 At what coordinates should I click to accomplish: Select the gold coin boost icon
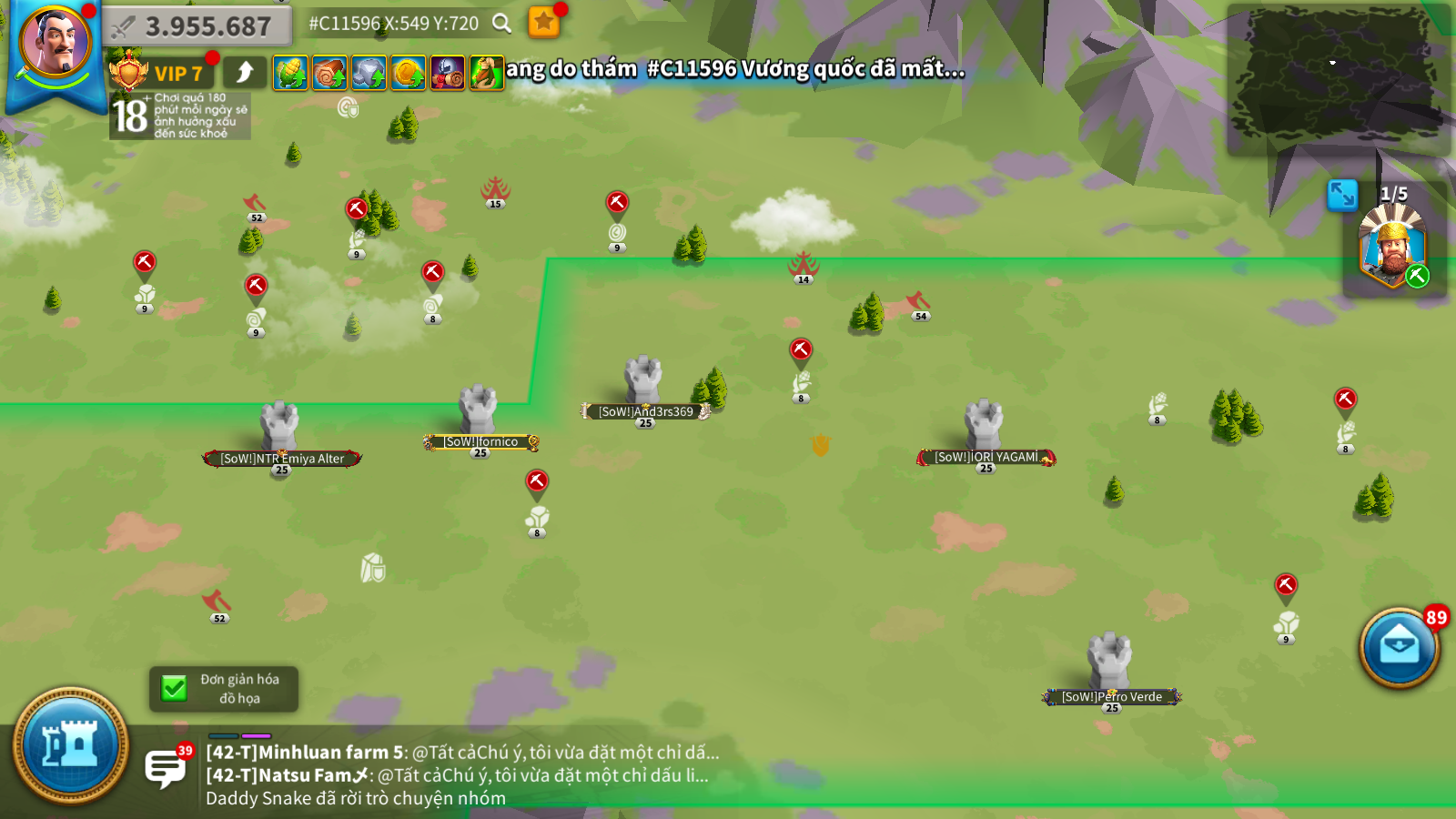[408, 73]
